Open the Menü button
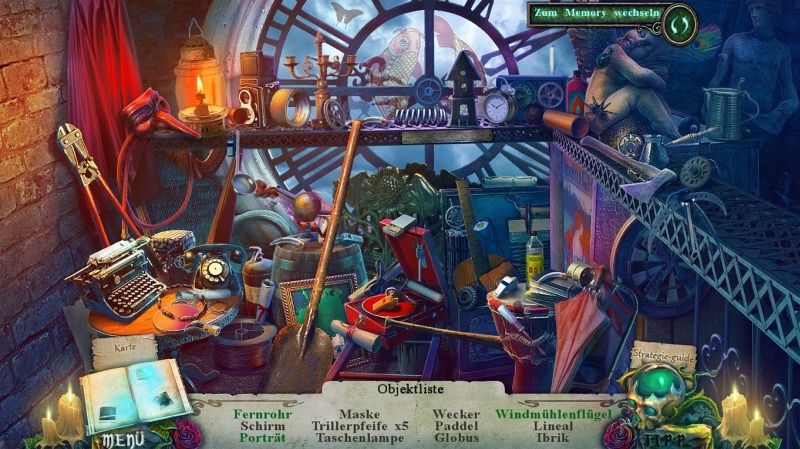 point(122,438)
